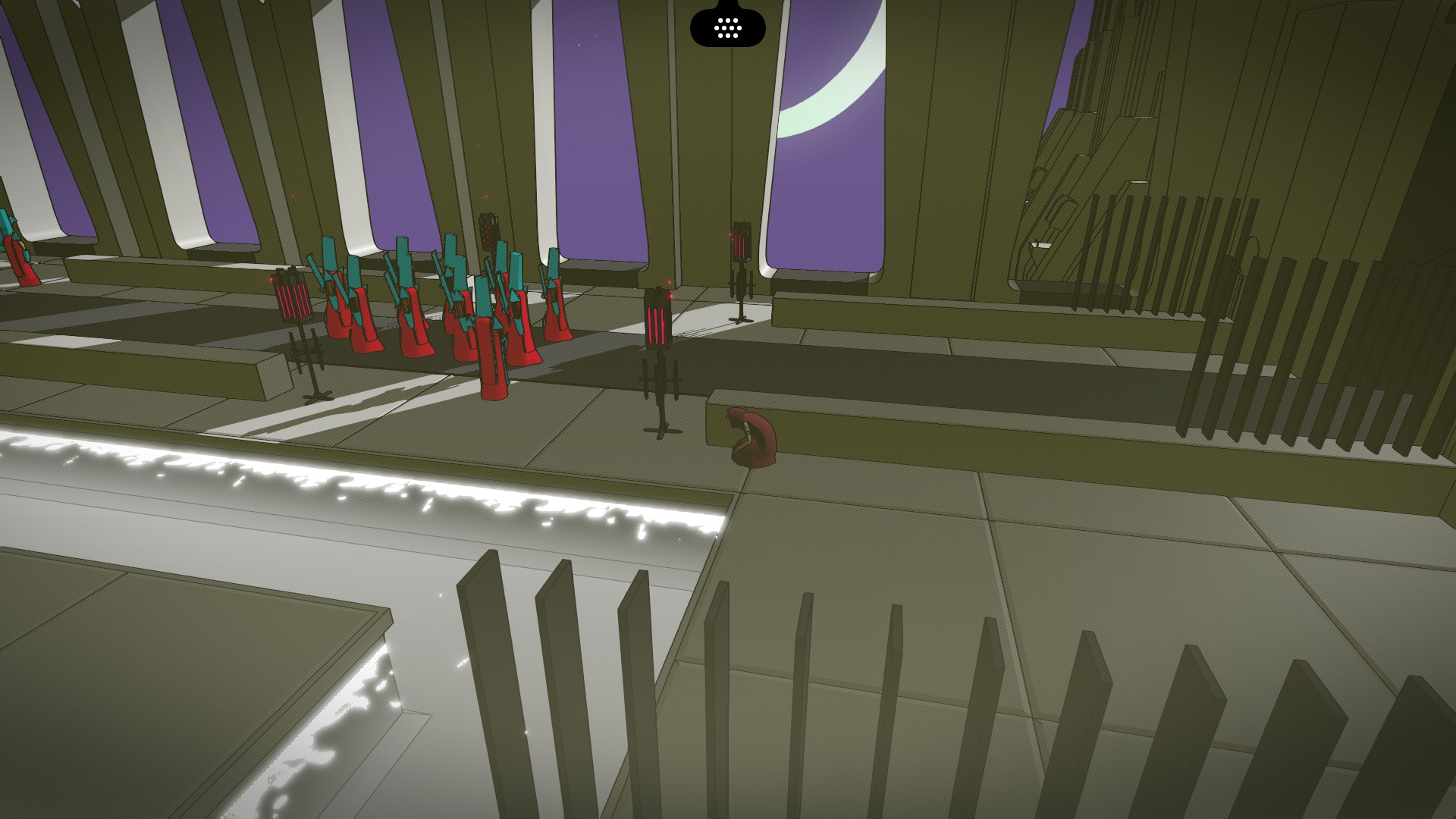Click the black dotted HUD icon

pos(727,28)
